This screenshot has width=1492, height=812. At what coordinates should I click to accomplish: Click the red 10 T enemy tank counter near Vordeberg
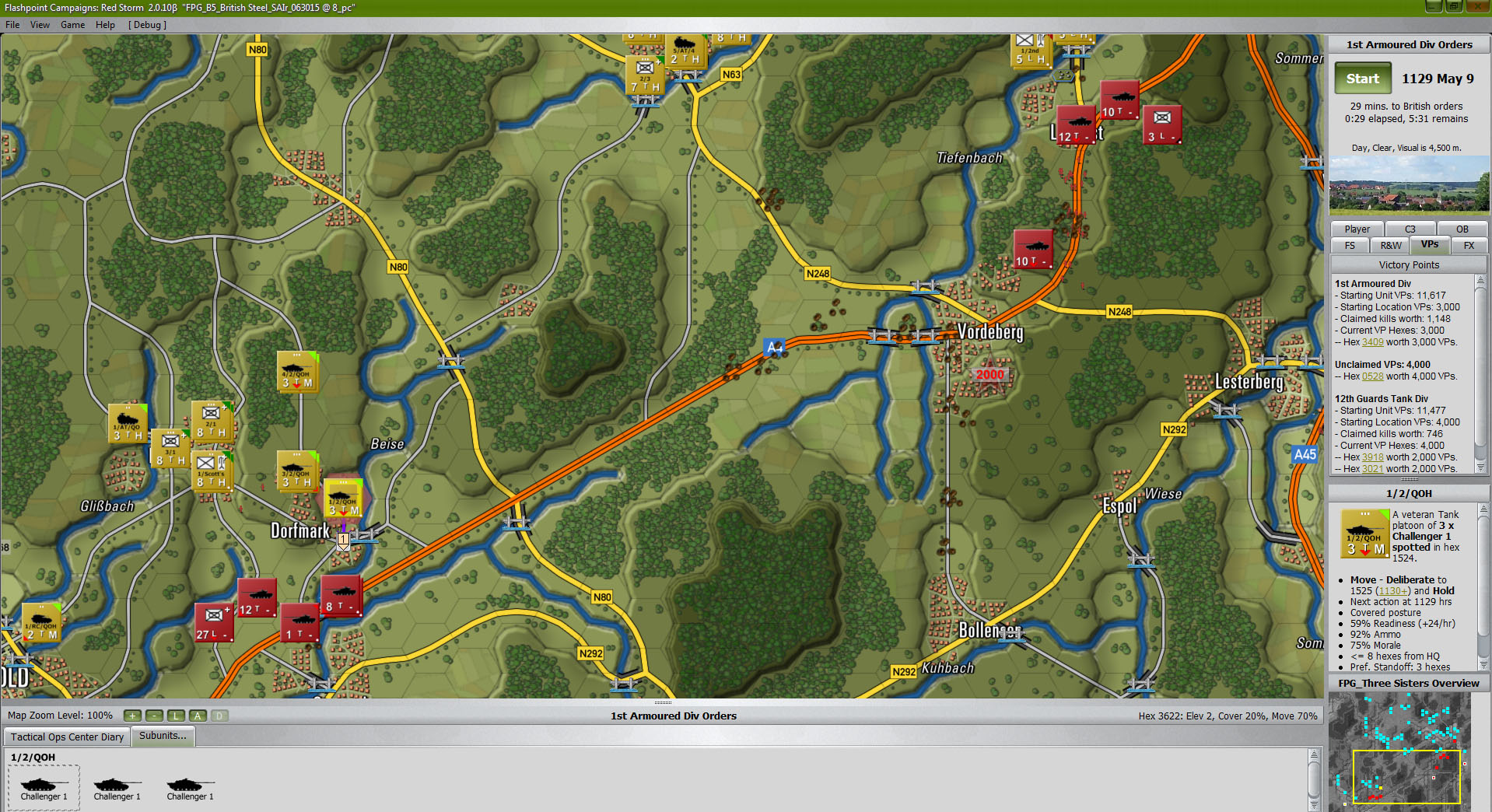click(x=1032, y=249)
